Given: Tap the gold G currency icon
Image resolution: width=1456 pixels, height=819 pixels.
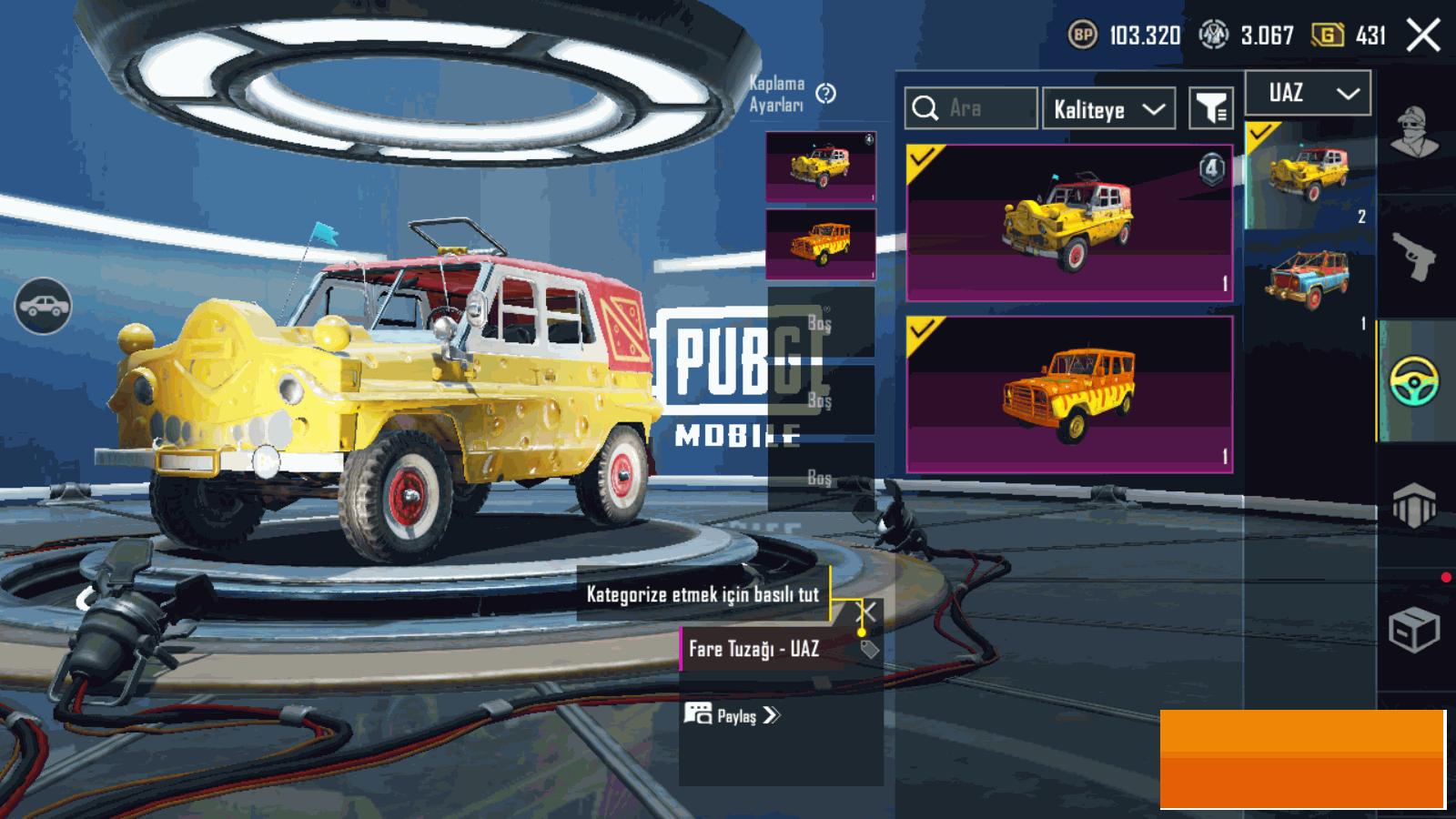Looking at the screenshot, I should click(1328, 35).
